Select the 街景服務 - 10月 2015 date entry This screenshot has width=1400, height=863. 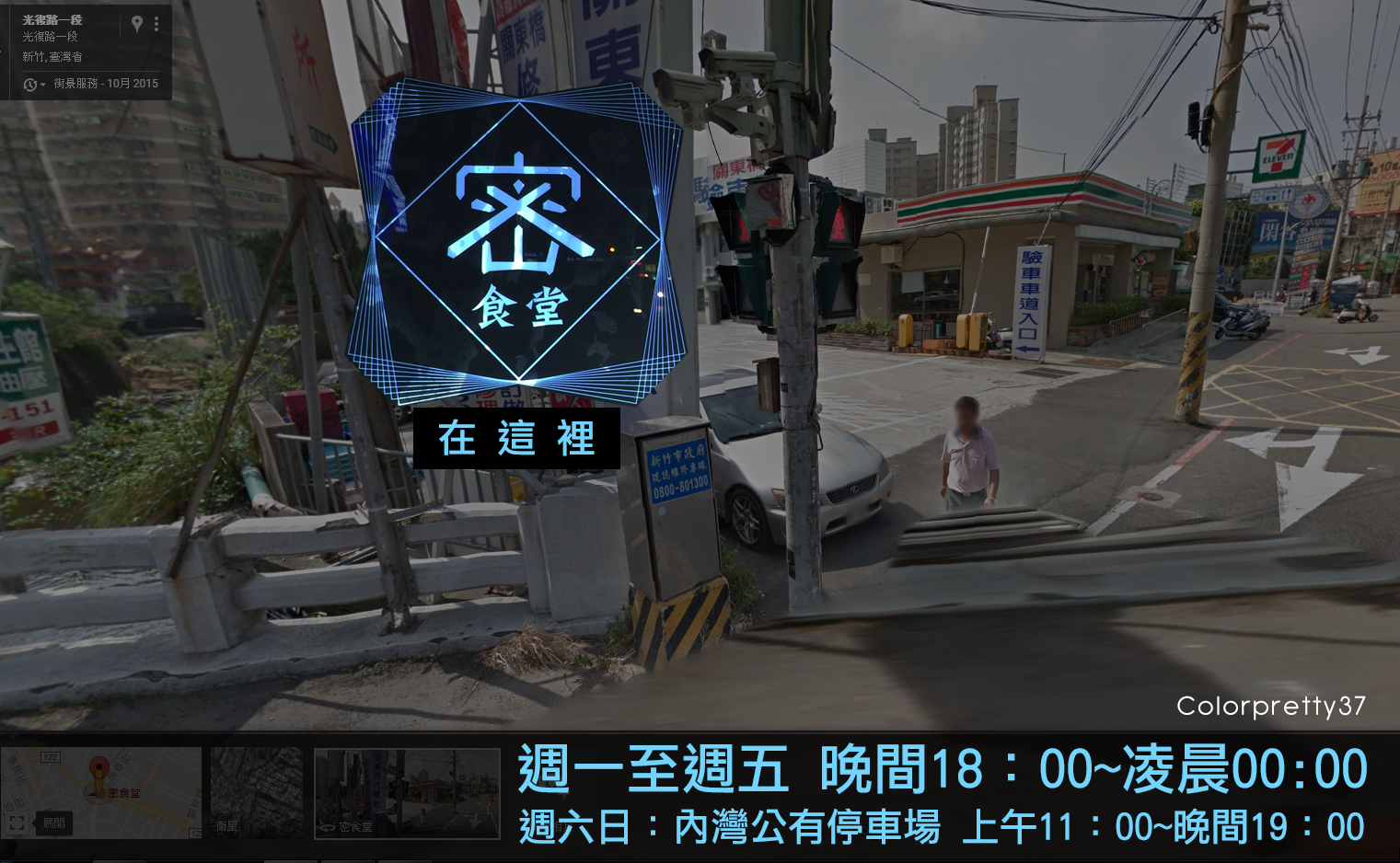pyautogui.click(x=106, y=84)
